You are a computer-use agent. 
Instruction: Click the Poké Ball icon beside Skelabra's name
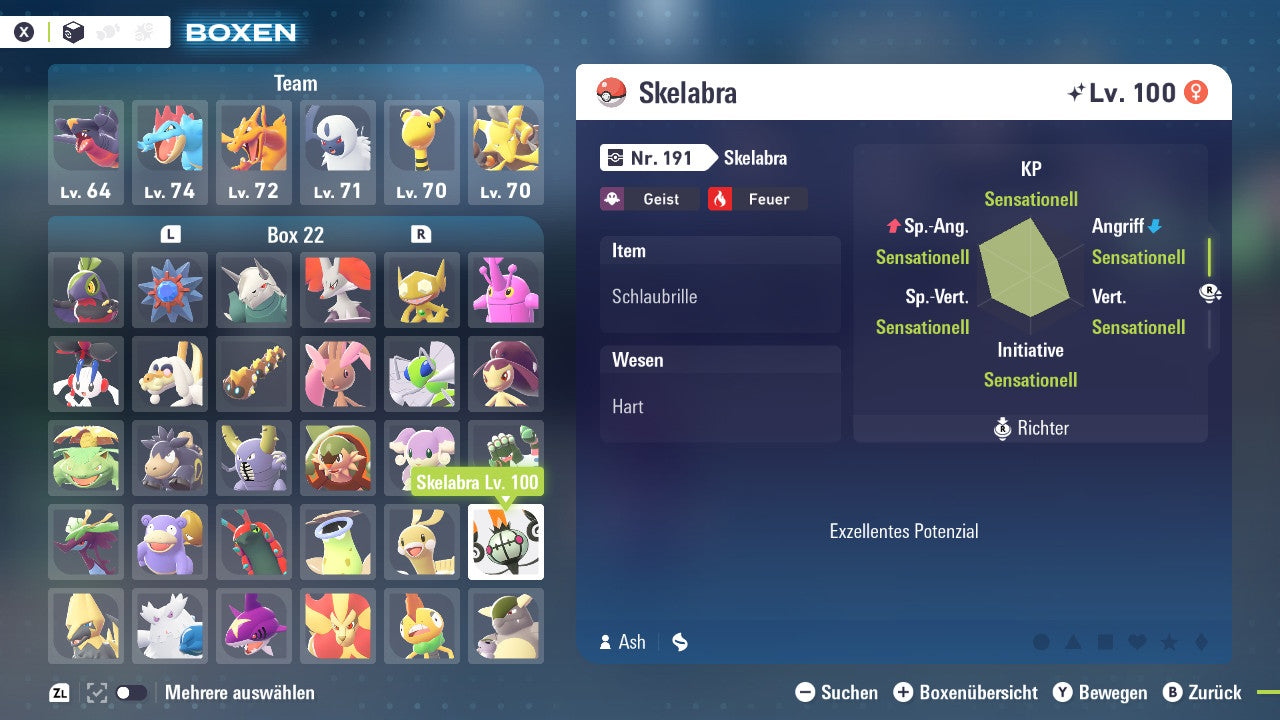[612, 93]
